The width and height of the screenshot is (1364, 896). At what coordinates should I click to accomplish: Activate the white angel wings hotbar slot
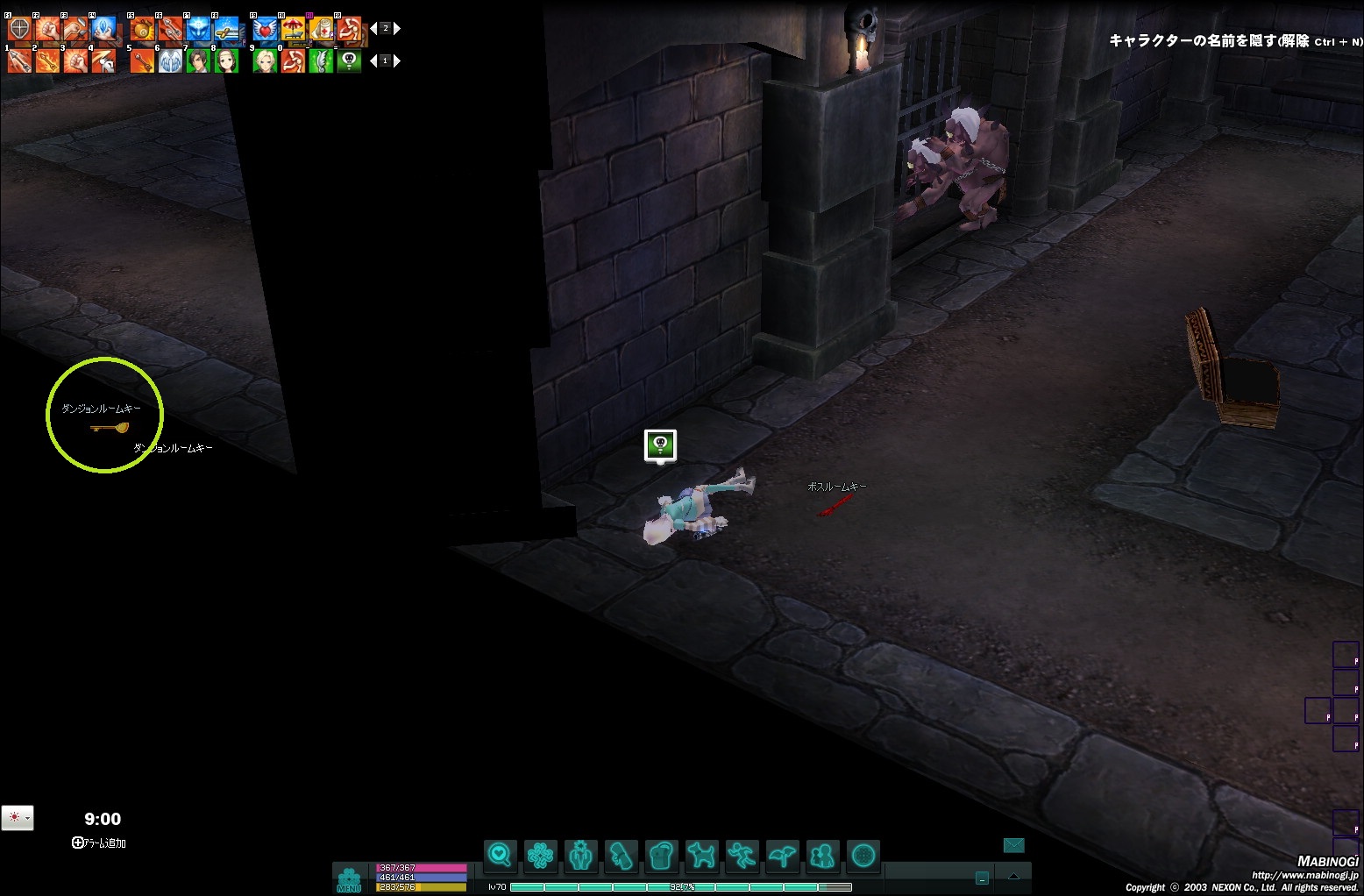pos(170,61)
